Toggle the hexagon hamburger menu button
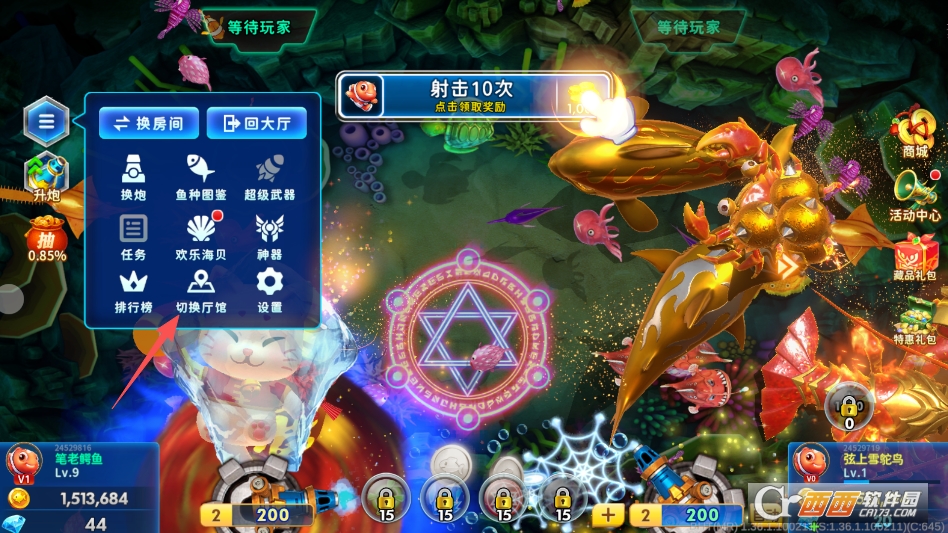Viewport: 948px width, 533px height. point(47,122)
